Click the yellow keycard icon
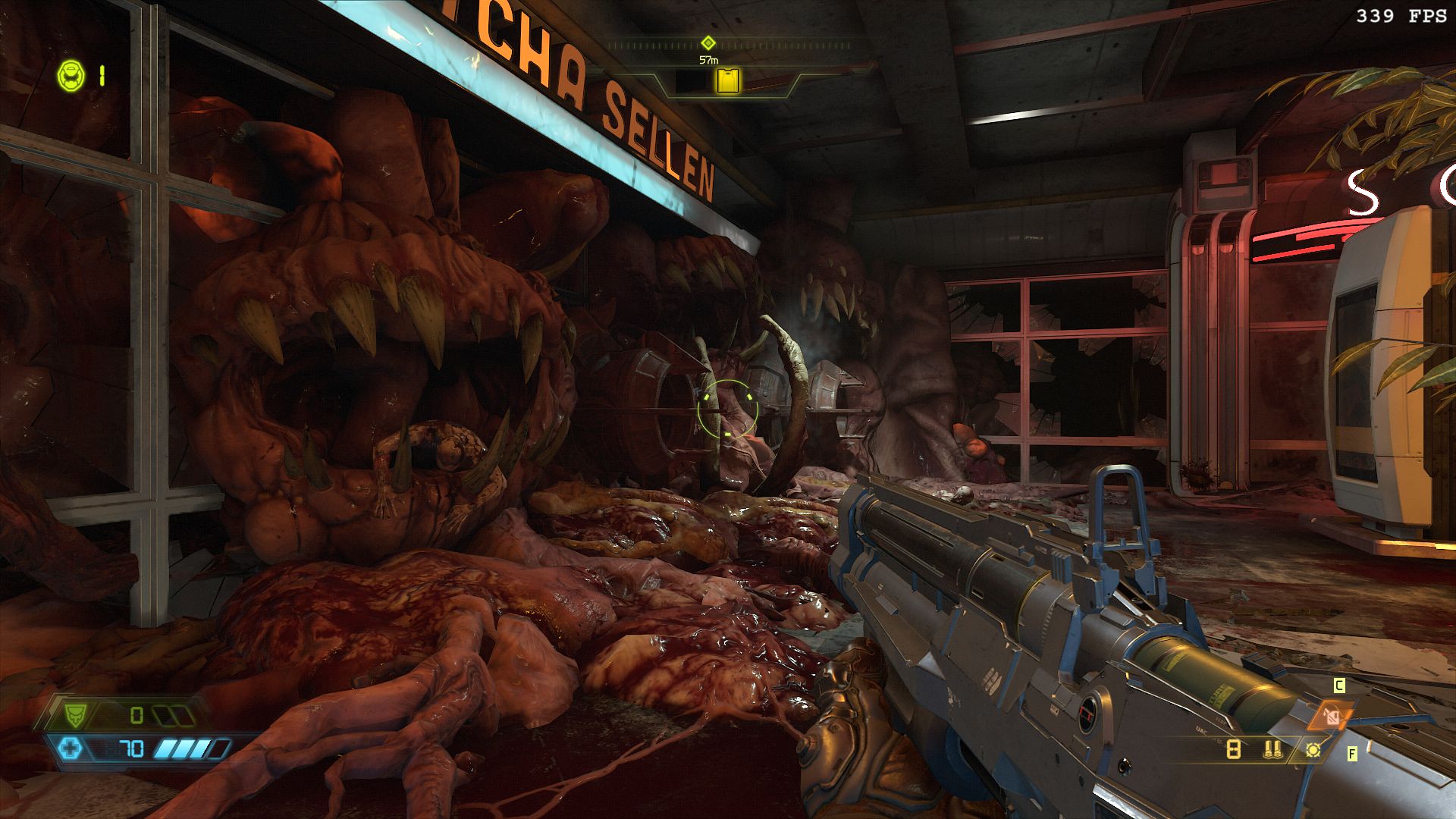 (x=728, y=80)
